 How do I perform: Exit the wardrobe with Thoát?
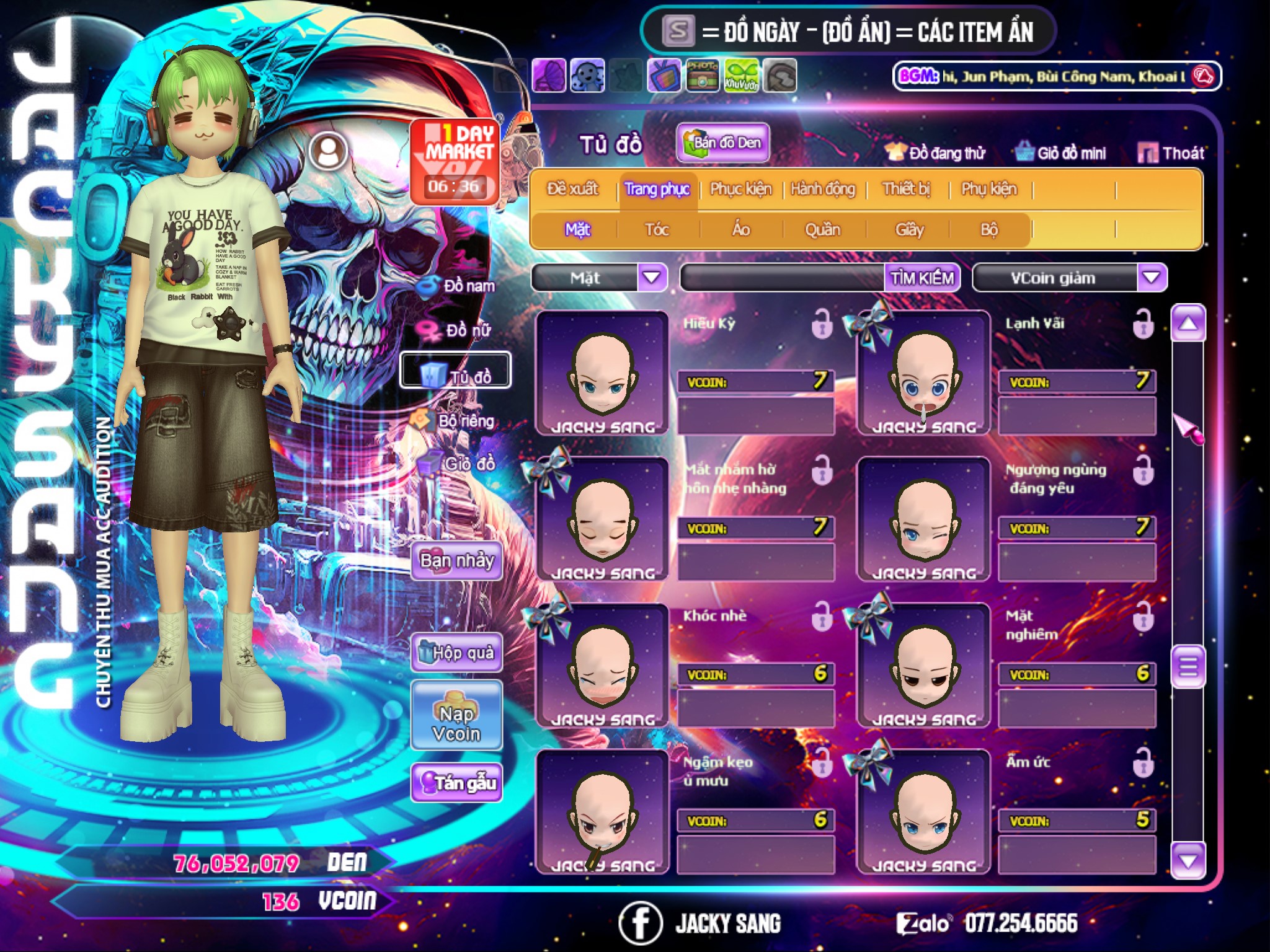[x=1171, y=153]
